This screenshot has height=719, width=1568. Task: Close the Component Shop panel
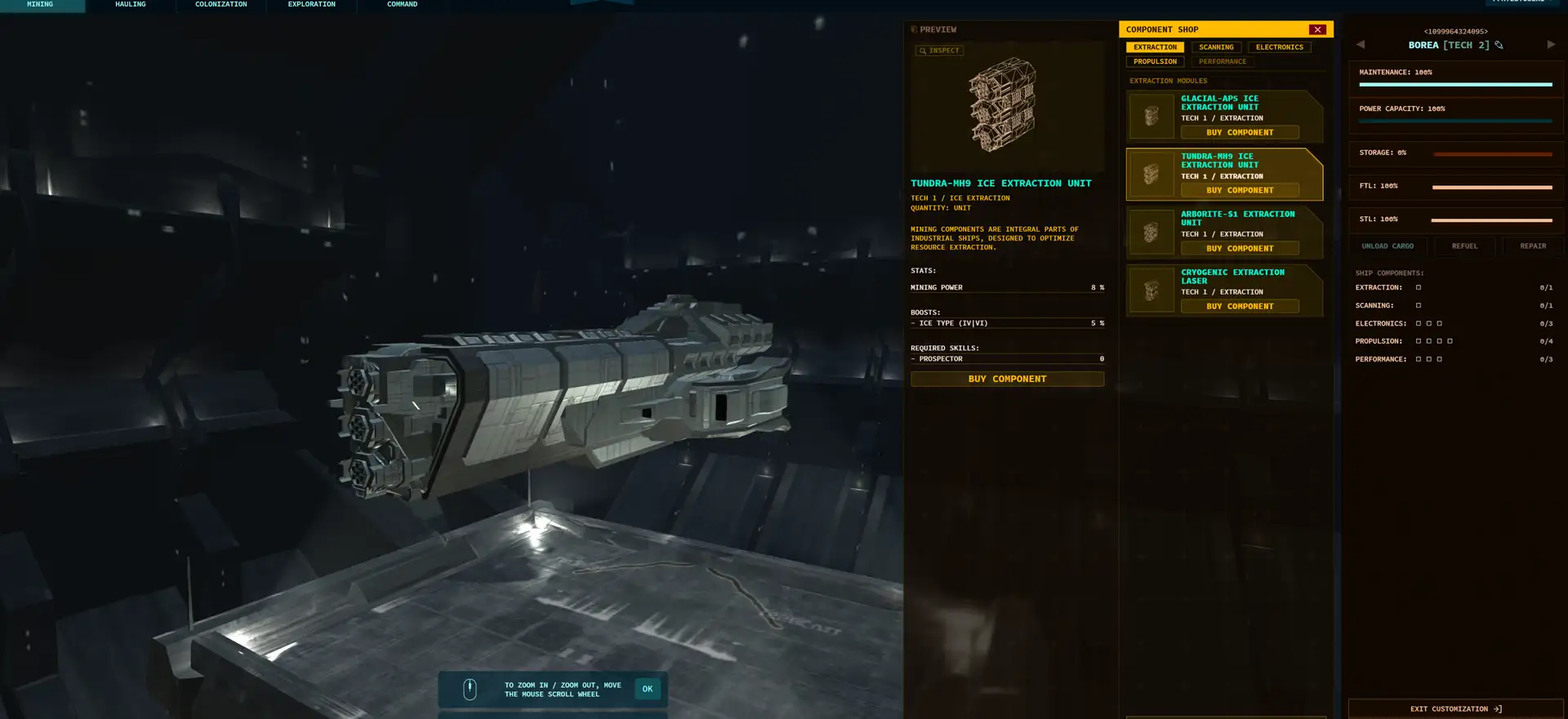tap(1317, 29)
